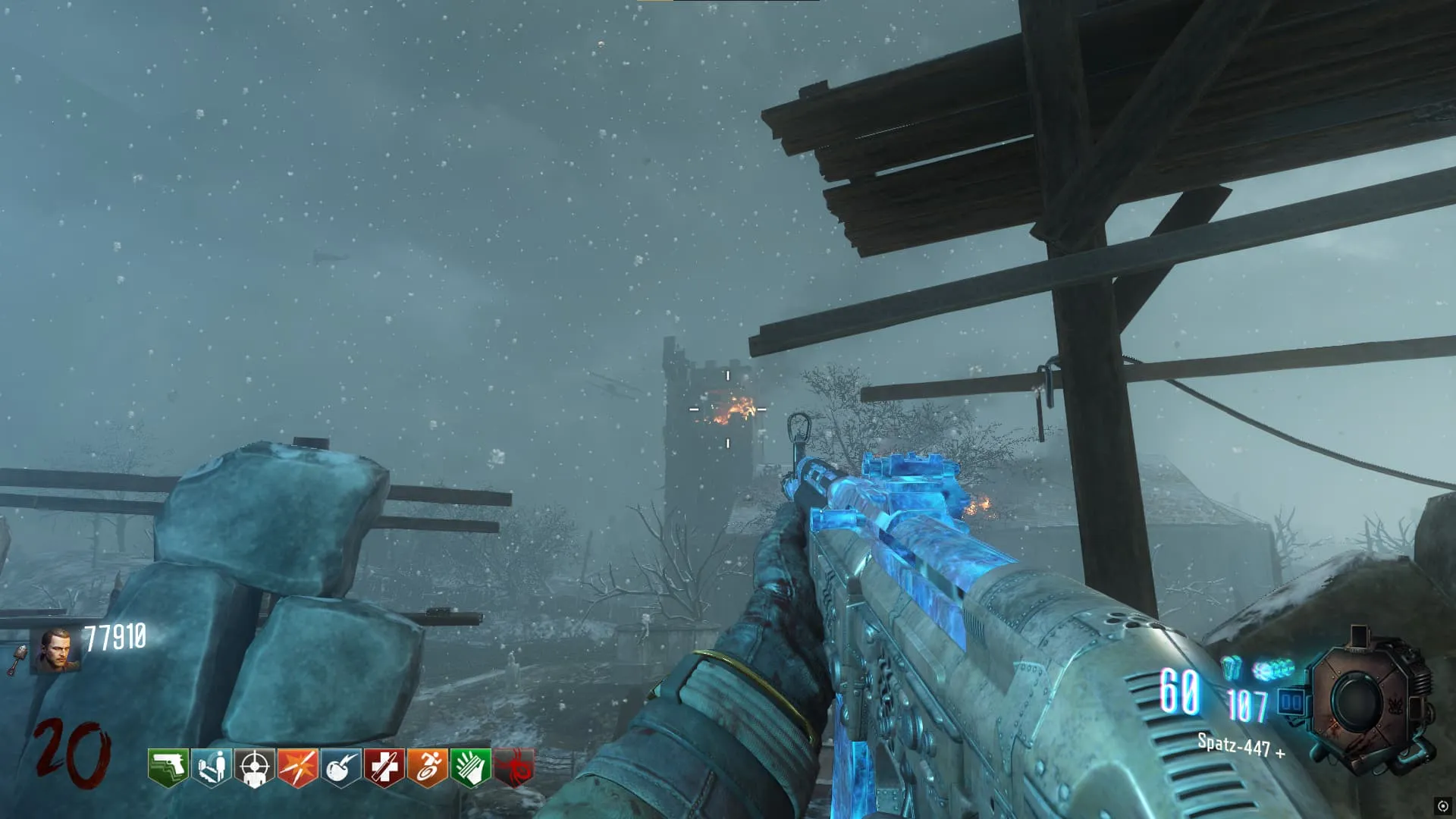The width and height of the screenshot is (1456, 819).
Task: Select the red cross bullet perk icon
Action: [x=384, y=767]
